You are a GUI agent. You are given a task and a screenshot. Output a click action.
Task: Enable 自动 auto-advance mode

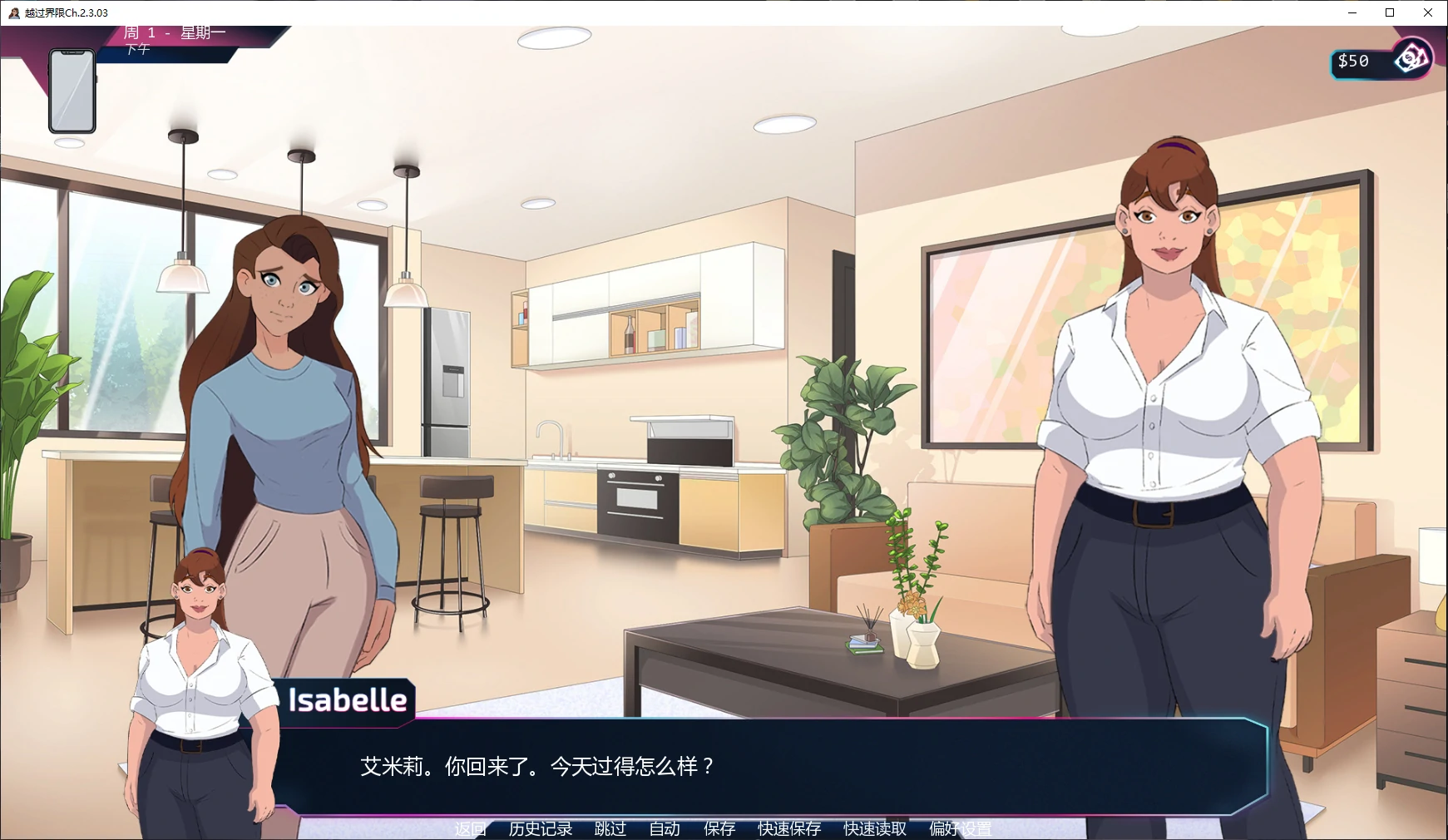665,828
